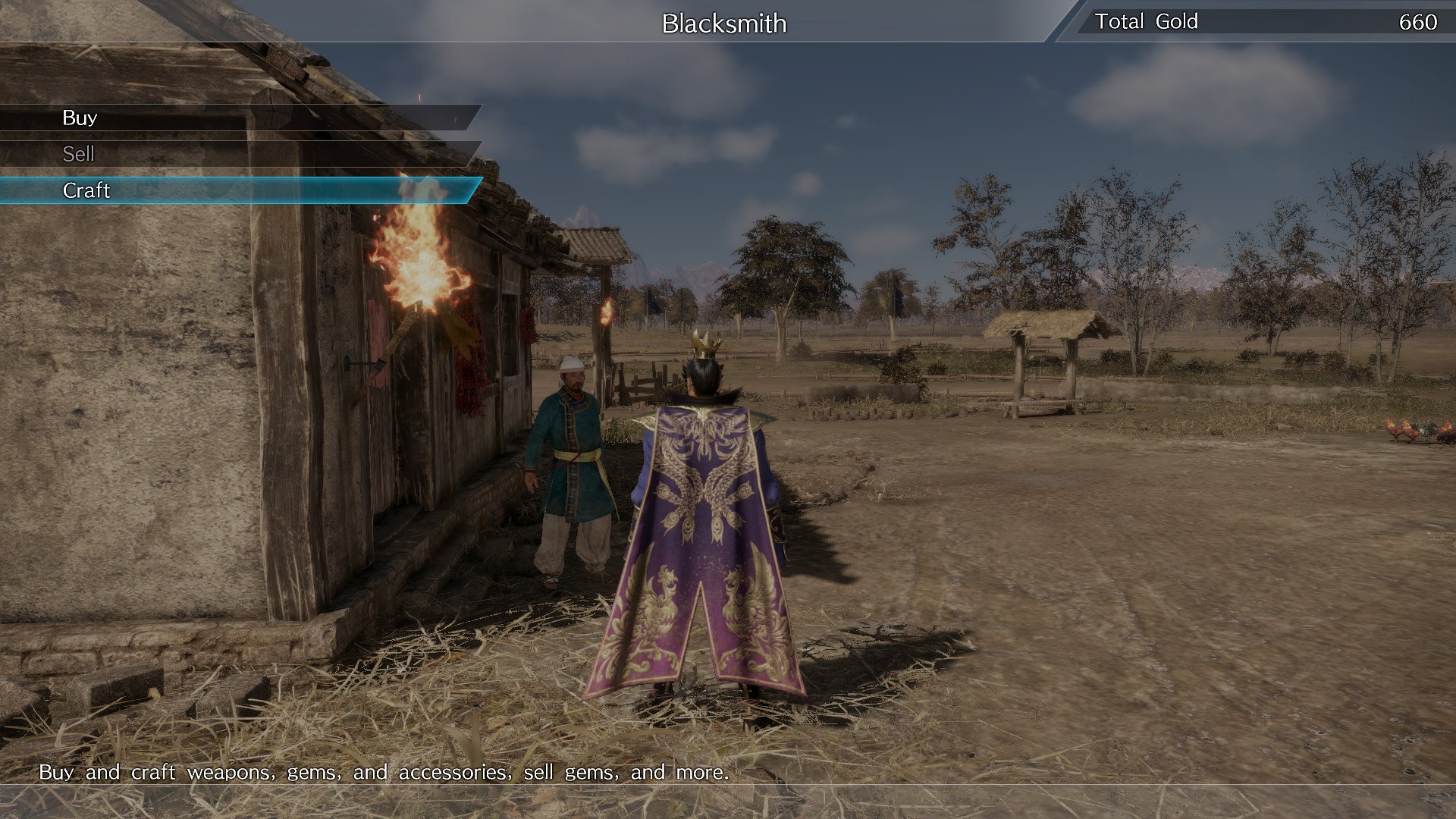
Task: Select the Craft menu option
Action: tap(87, 190)
